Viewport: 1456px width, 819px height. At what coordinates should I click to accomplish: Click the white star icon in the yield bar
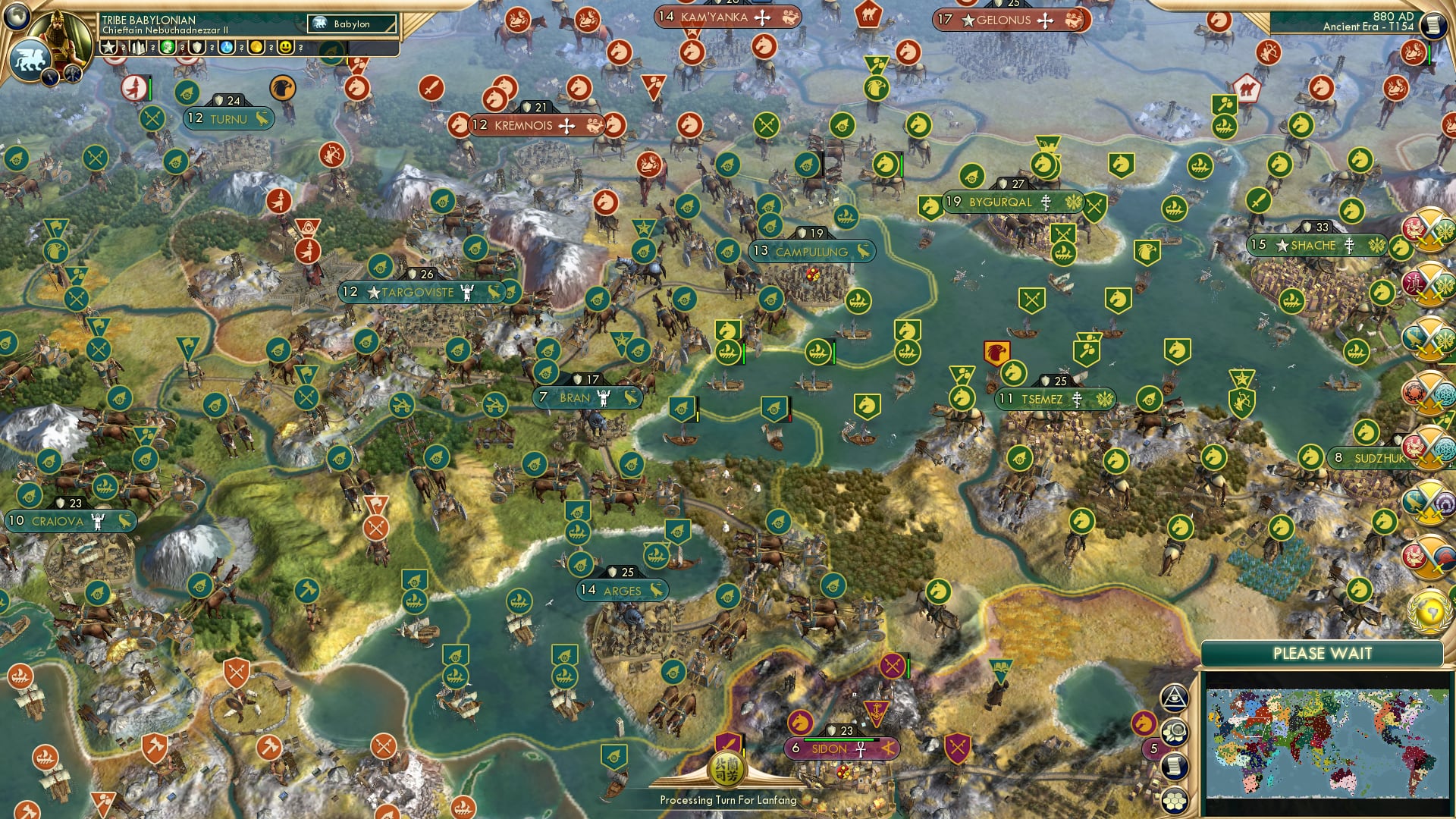(108, 49)
